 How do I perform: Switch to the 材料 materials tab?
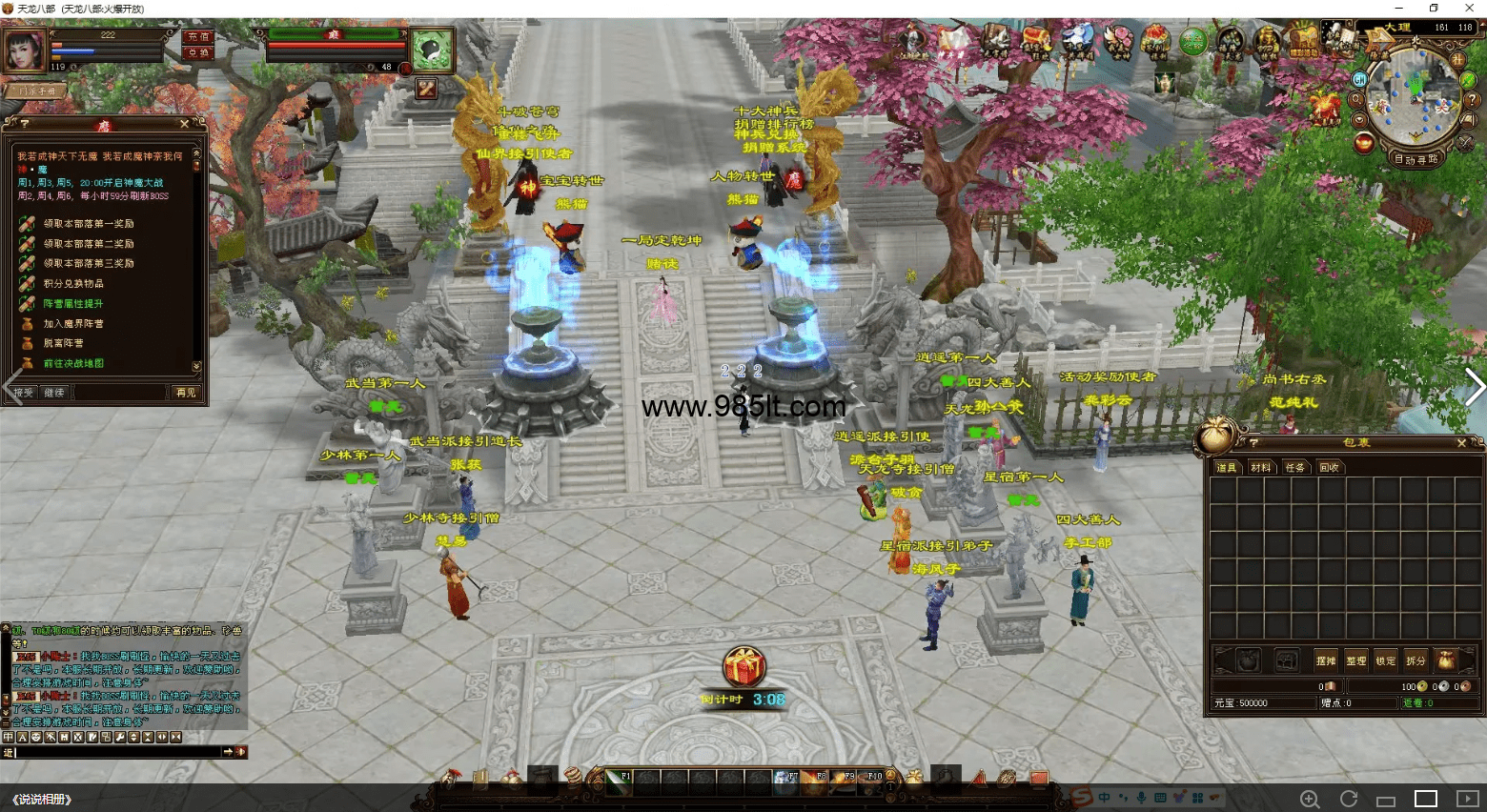point(1260,468)
